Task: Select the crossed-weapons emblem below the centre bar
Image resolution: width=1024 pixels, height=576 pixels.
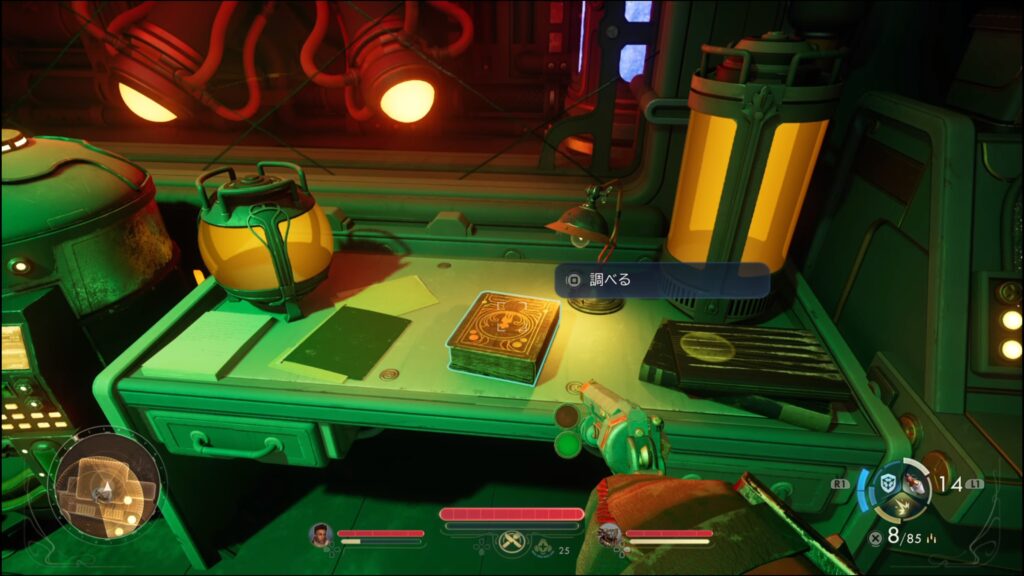Action: click(x=512, y=542)
